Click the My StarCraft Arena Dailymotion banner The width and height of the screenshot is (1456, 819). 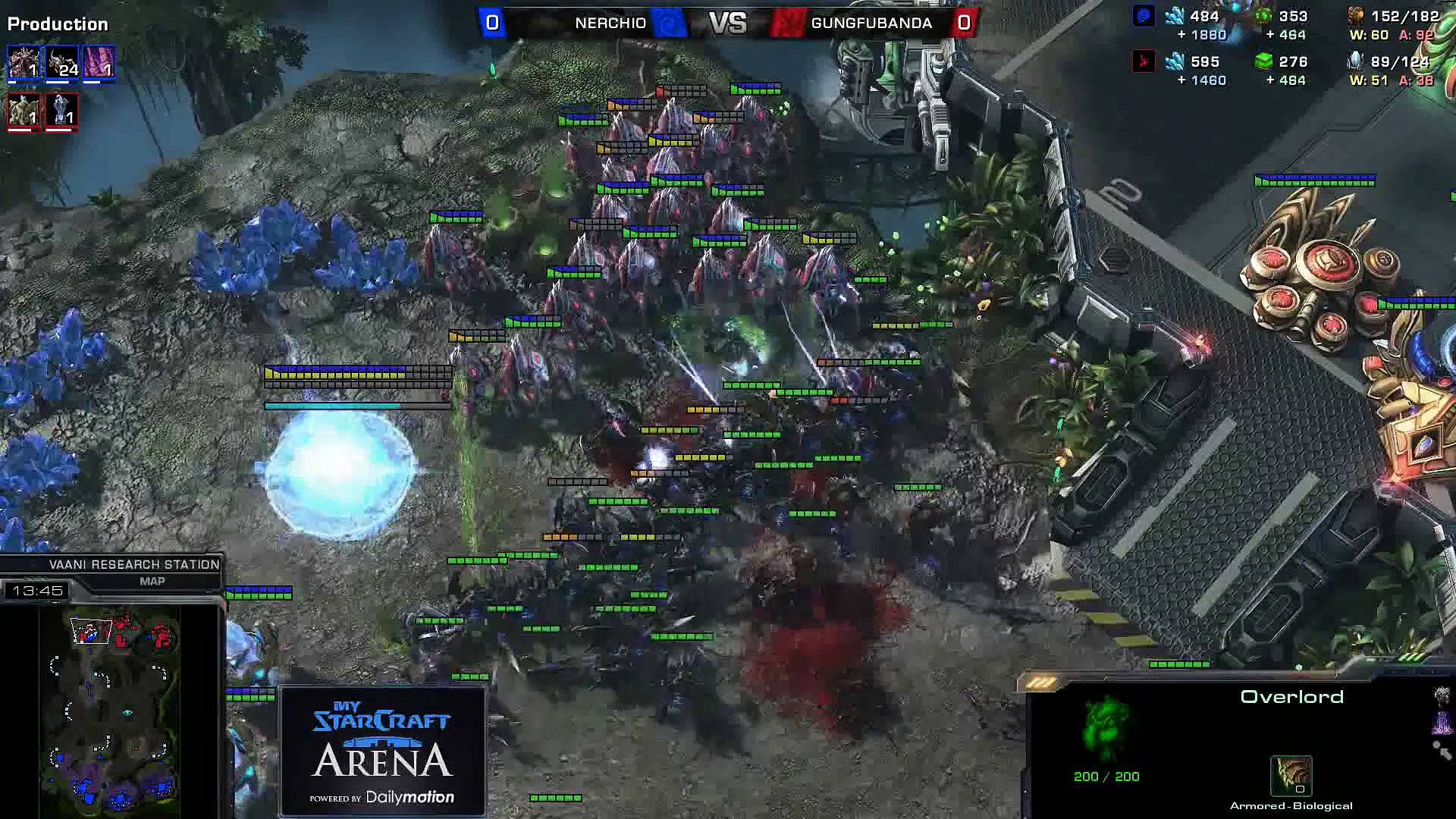pos(383,751)
